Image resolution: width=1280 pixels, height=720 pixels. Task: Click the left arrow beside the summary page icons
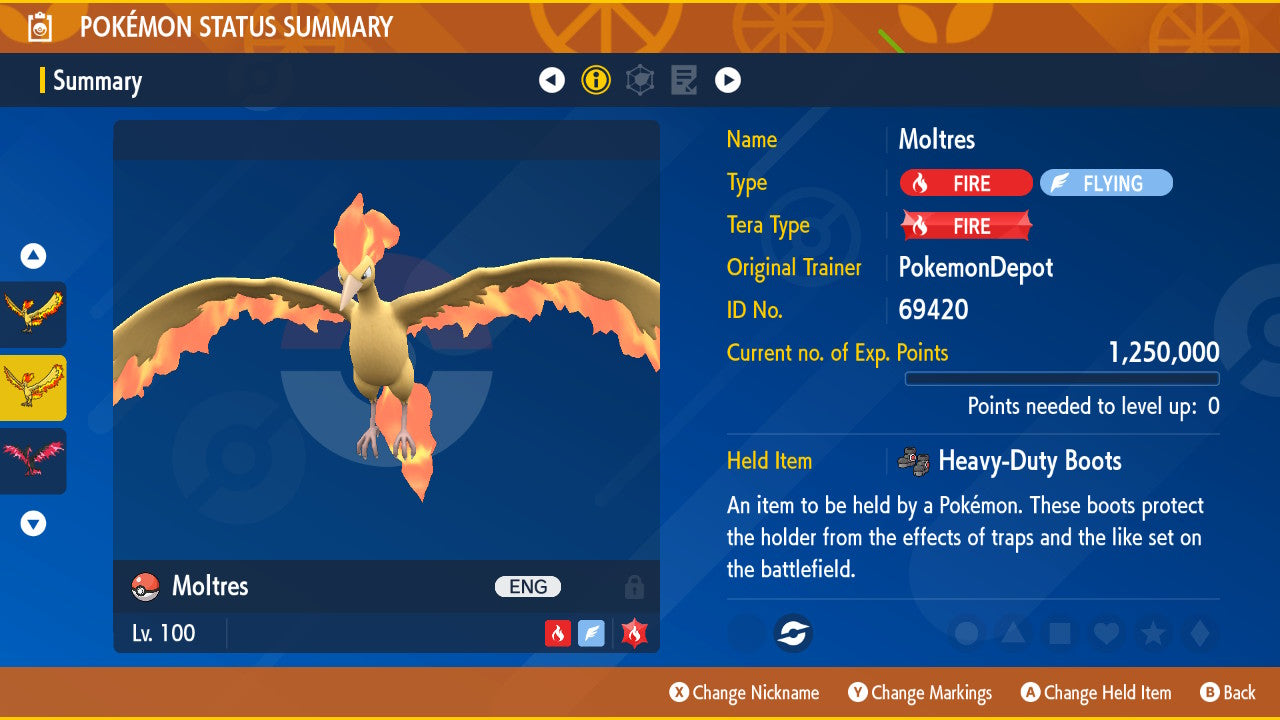point(552,80)
